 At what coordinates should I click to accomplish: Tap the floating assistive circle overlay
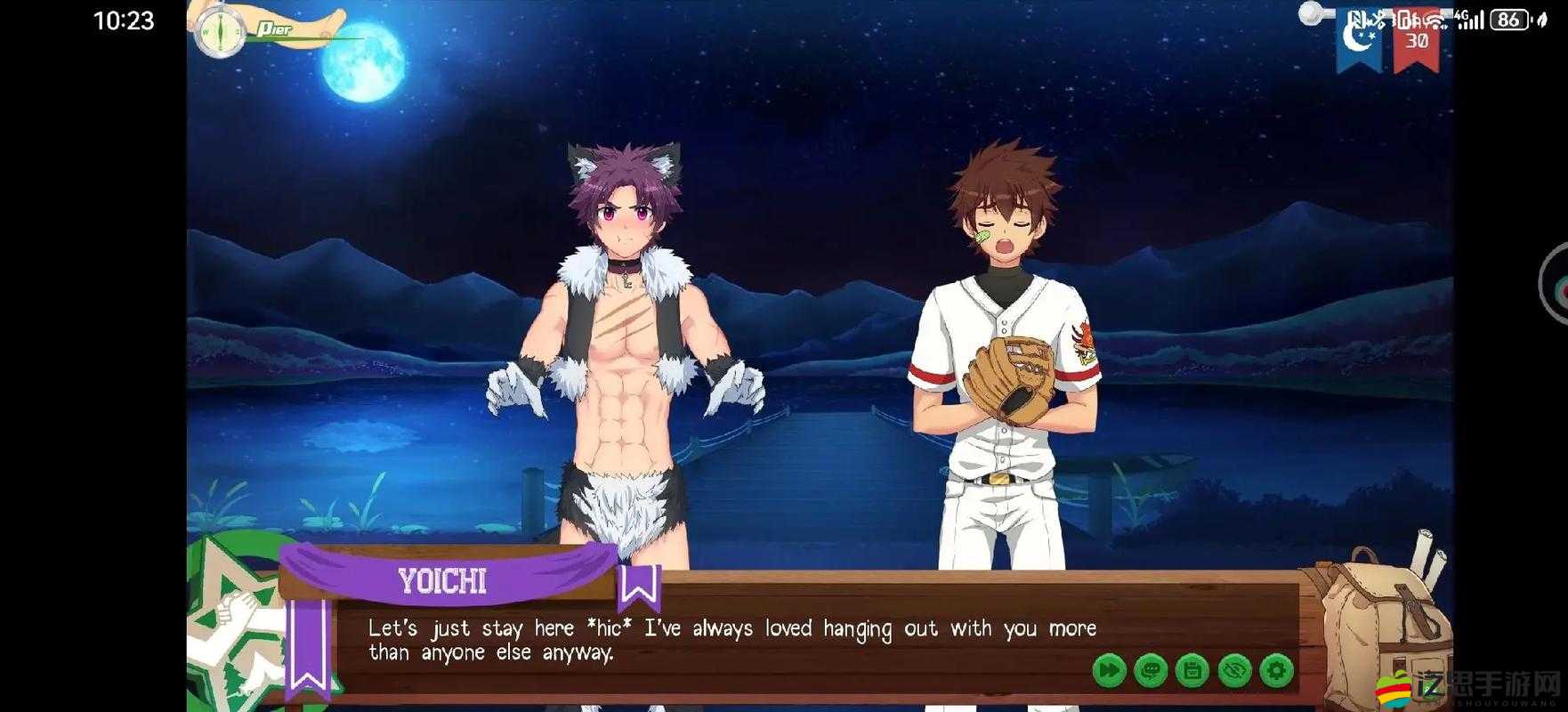[1557, 283]
